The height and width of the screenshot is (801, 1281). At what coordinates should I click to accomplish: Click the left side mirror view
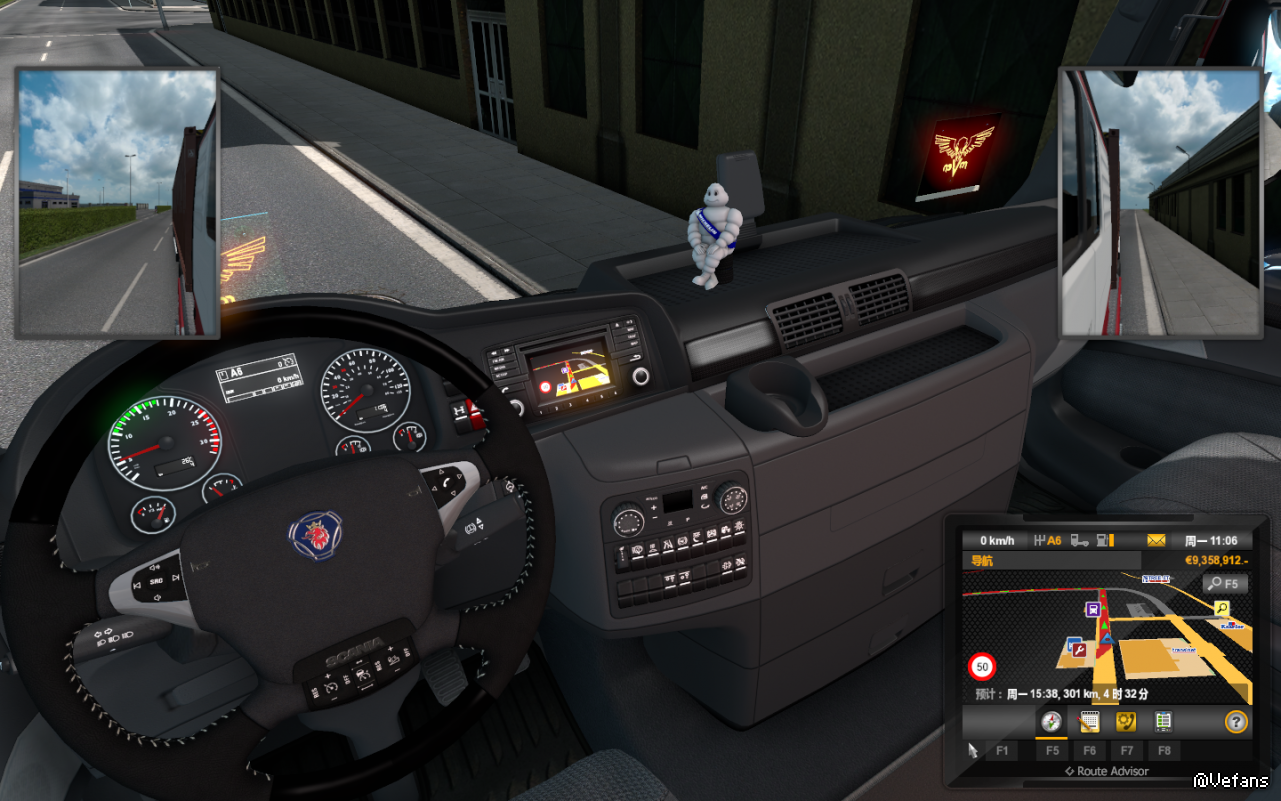click(117, 203)
